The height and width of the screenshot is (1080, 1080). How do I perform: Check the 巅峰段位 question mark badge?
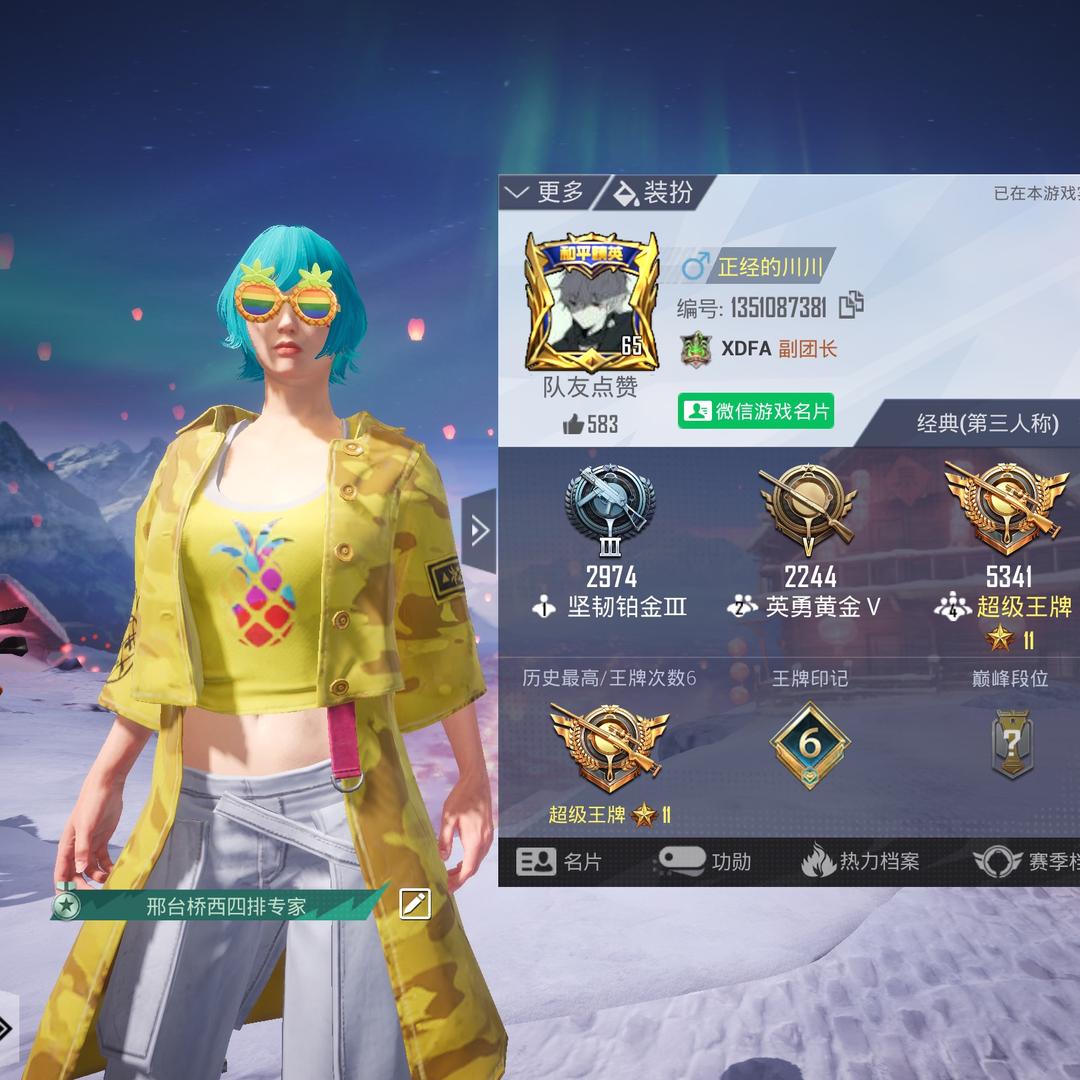coord(1011,745)
